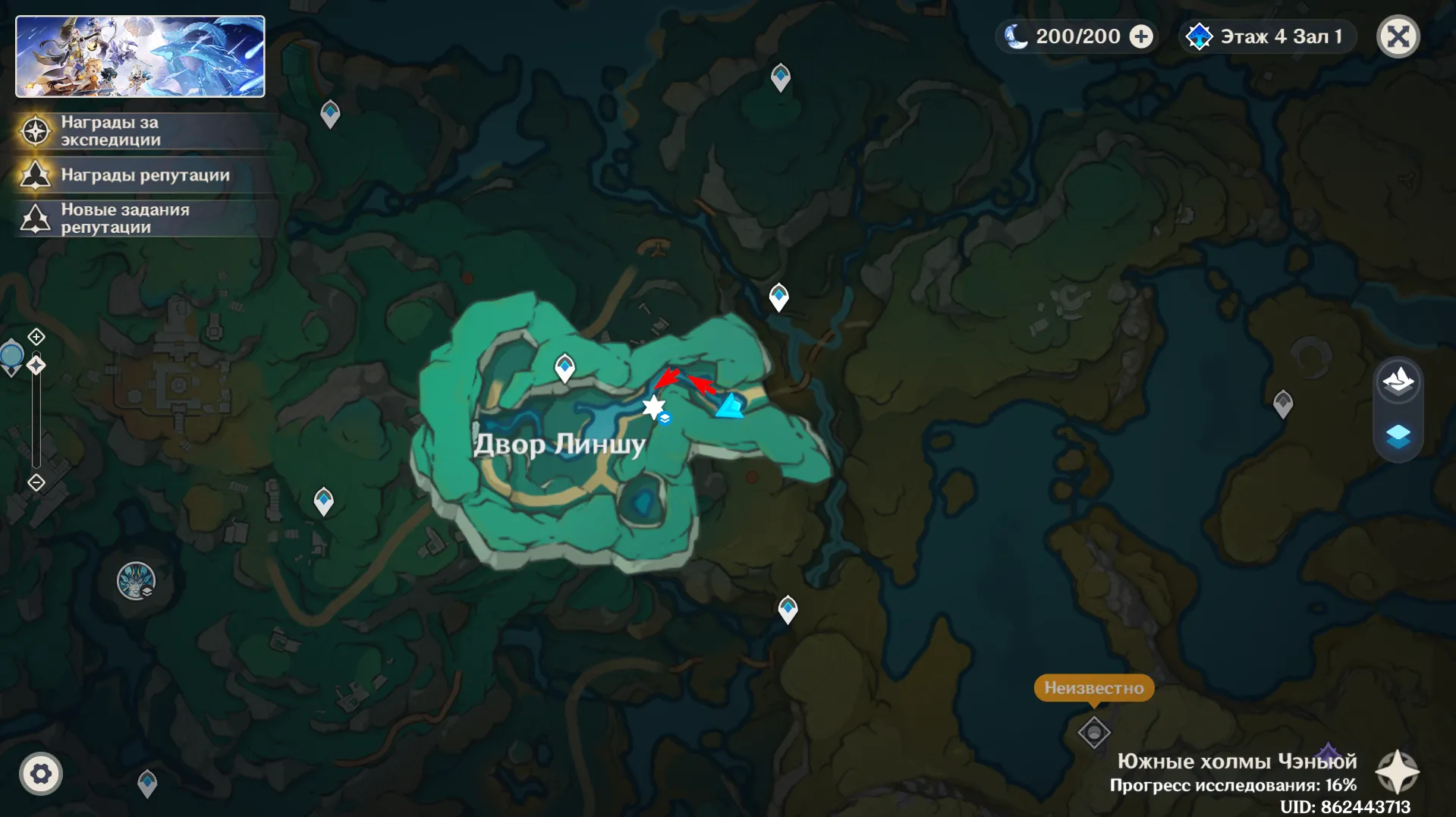1456x817 pixels.
Task: Open Награды за экспедиции
Action: click(x=110, y=131)
